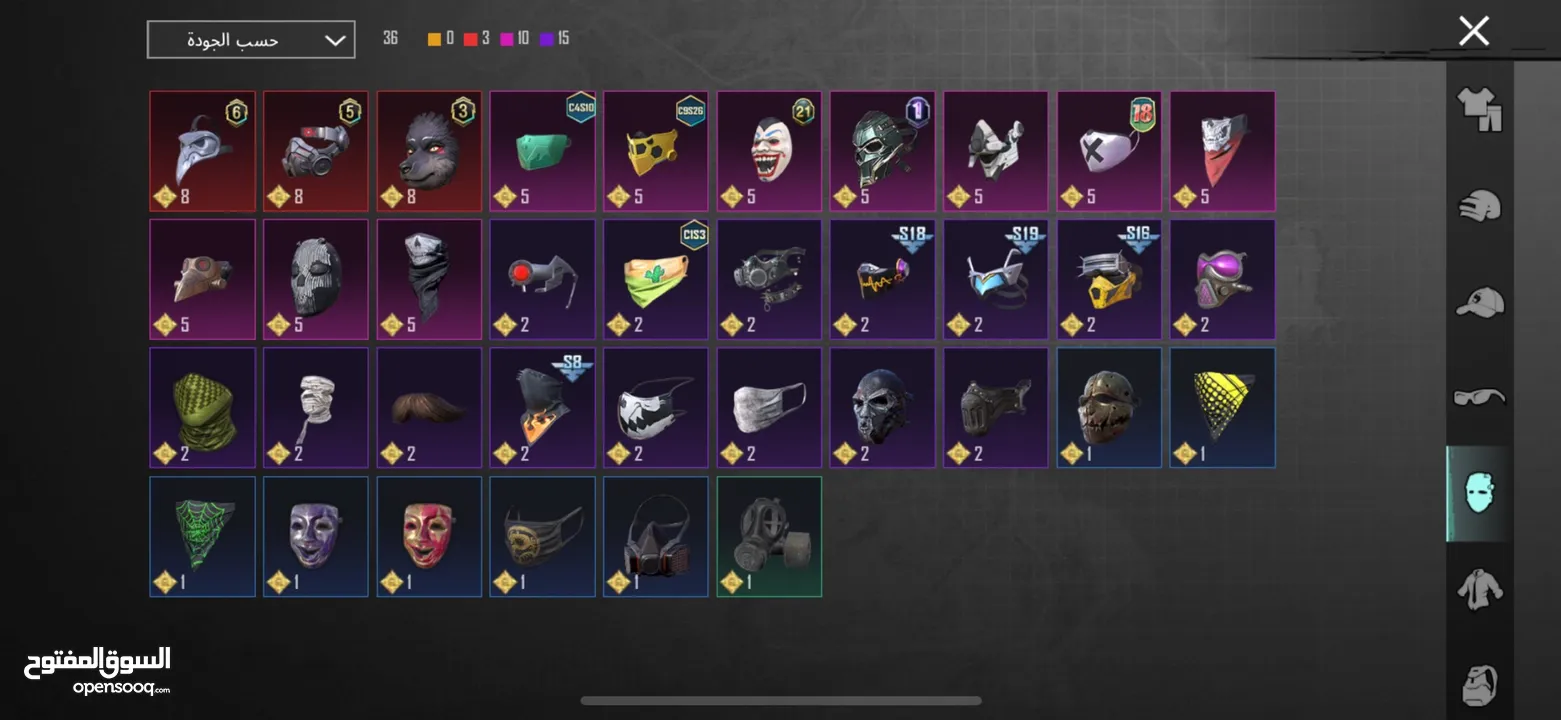The height and width of the screenshot is (720, 1561).
Task: Switch to the outfit clothing tab
Action: click(x=1478, y=109)
